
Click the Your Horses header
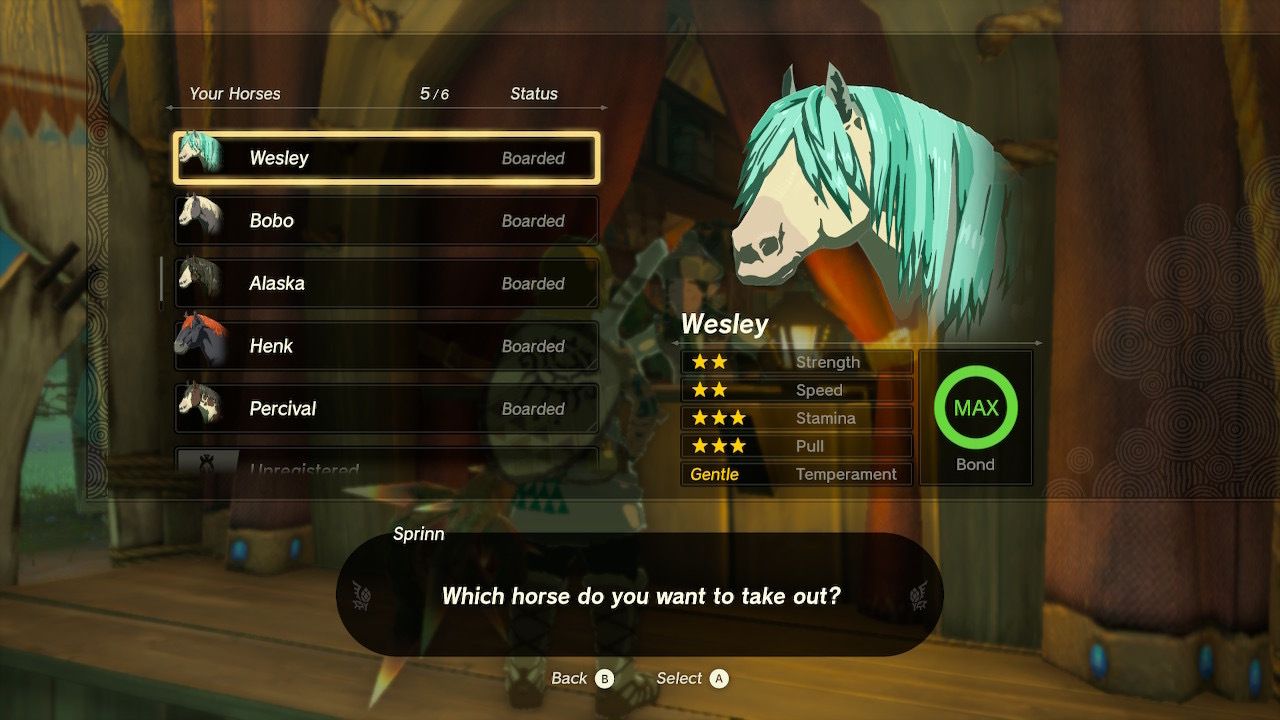(234, 93)
